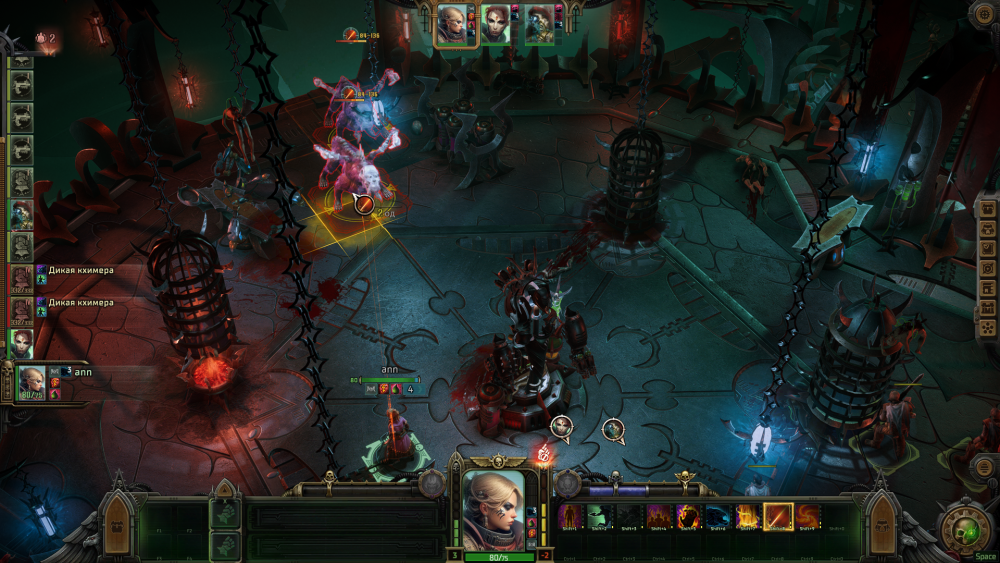This screenshot has width=1000, height=563.
Task: Open the round gear menu button
Action: pos(984,12)
